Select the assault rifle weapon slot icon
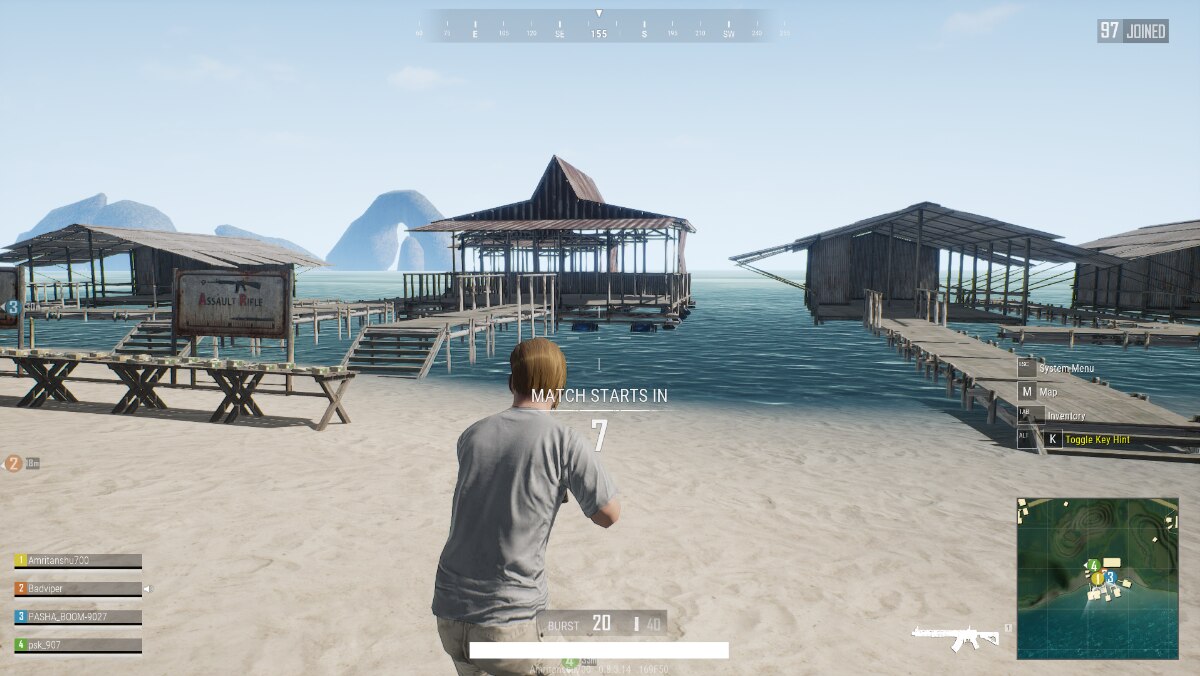Screen dimensions: 1200x676 [955, 636]
